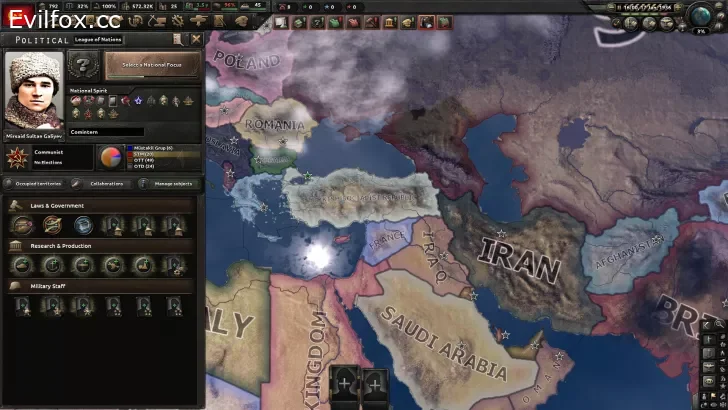
Task: Open the League of Nations button
Action: pyautogui.click(x=100, y=39)
